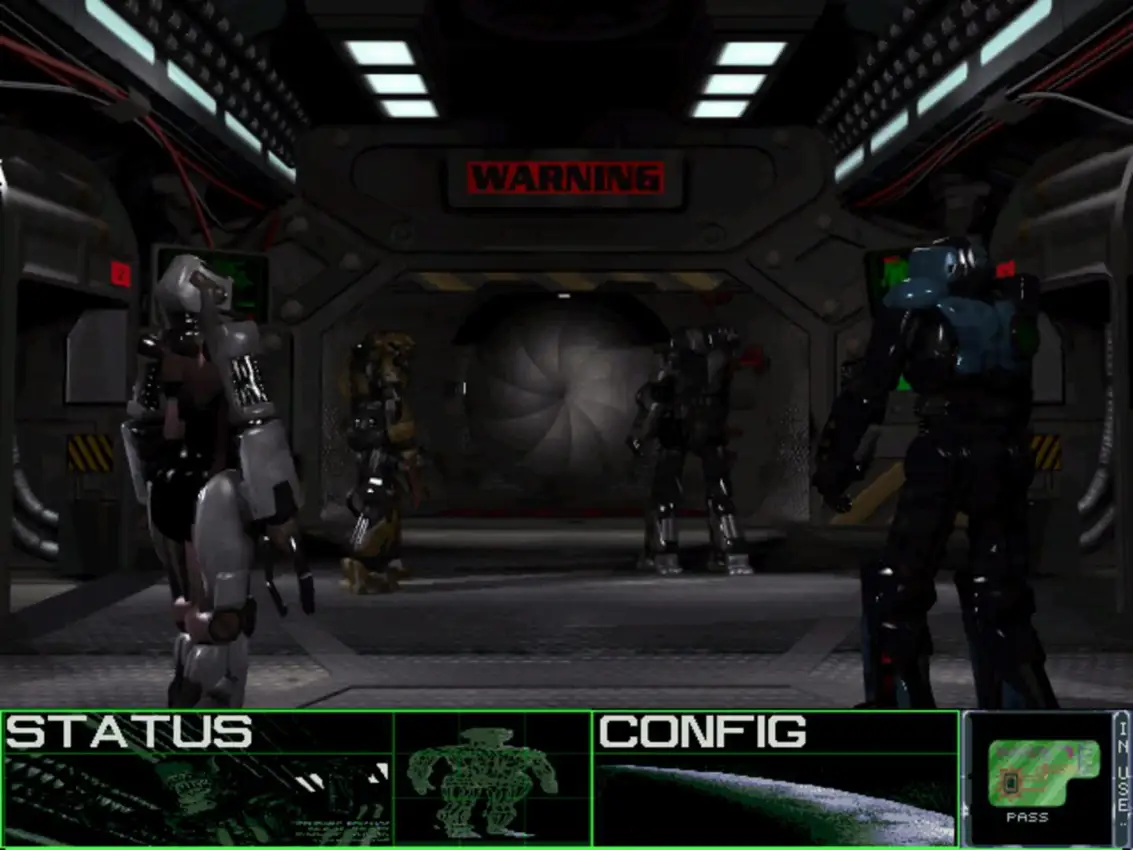Open the CONFIG panel
The width and height of the screenshot is (1133, 850).
[x=775, y=778]
